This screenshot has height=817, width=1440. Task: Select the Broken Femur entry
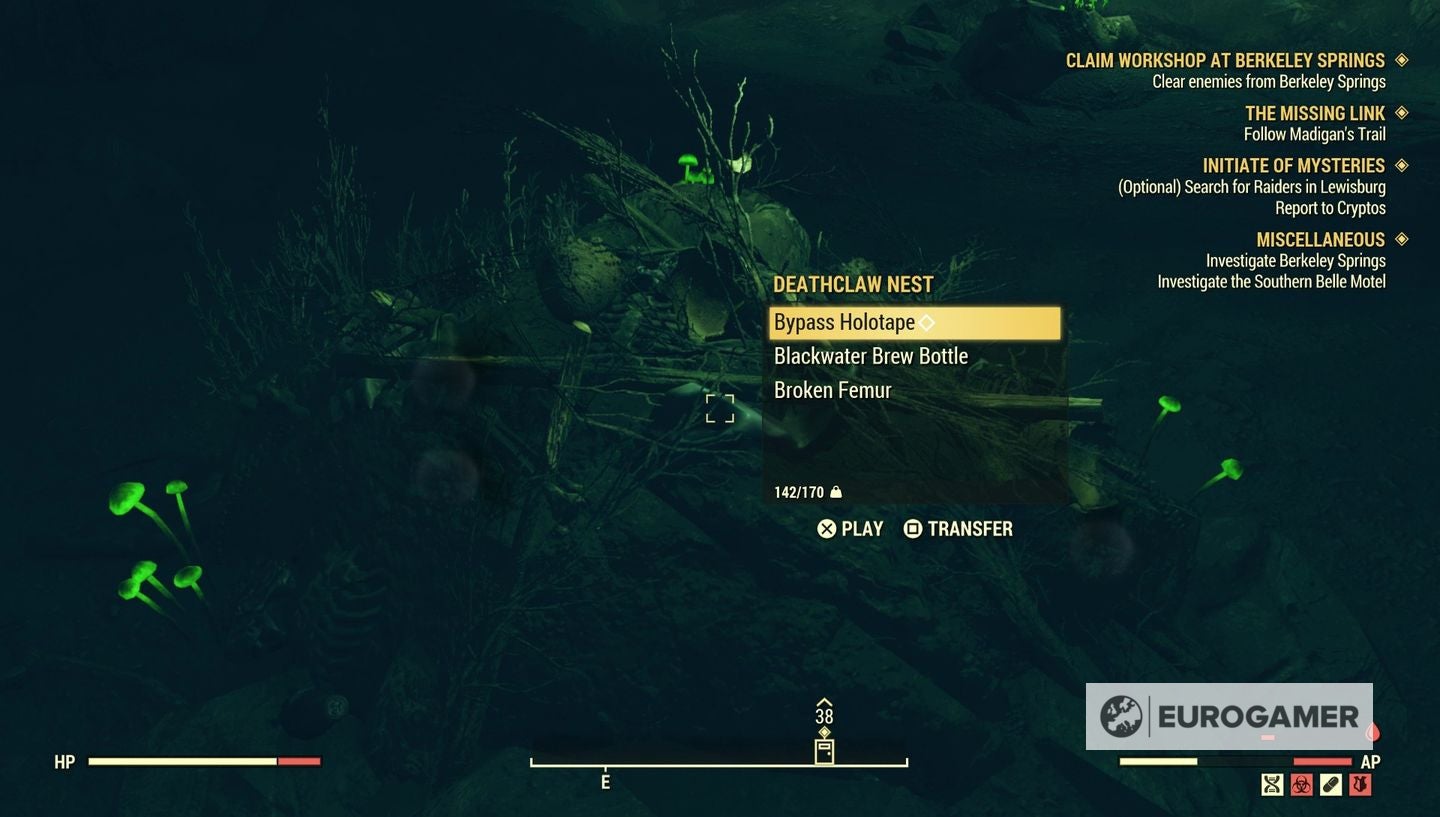tap(833, 390)
